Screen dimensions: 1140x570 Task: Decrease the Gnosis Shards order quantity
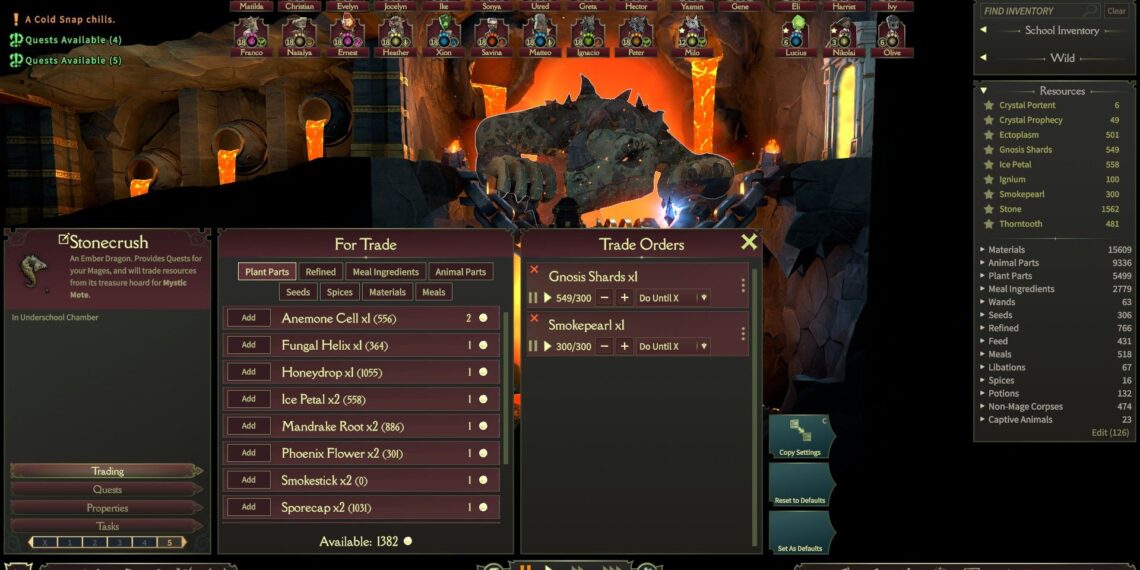(605, 298)
